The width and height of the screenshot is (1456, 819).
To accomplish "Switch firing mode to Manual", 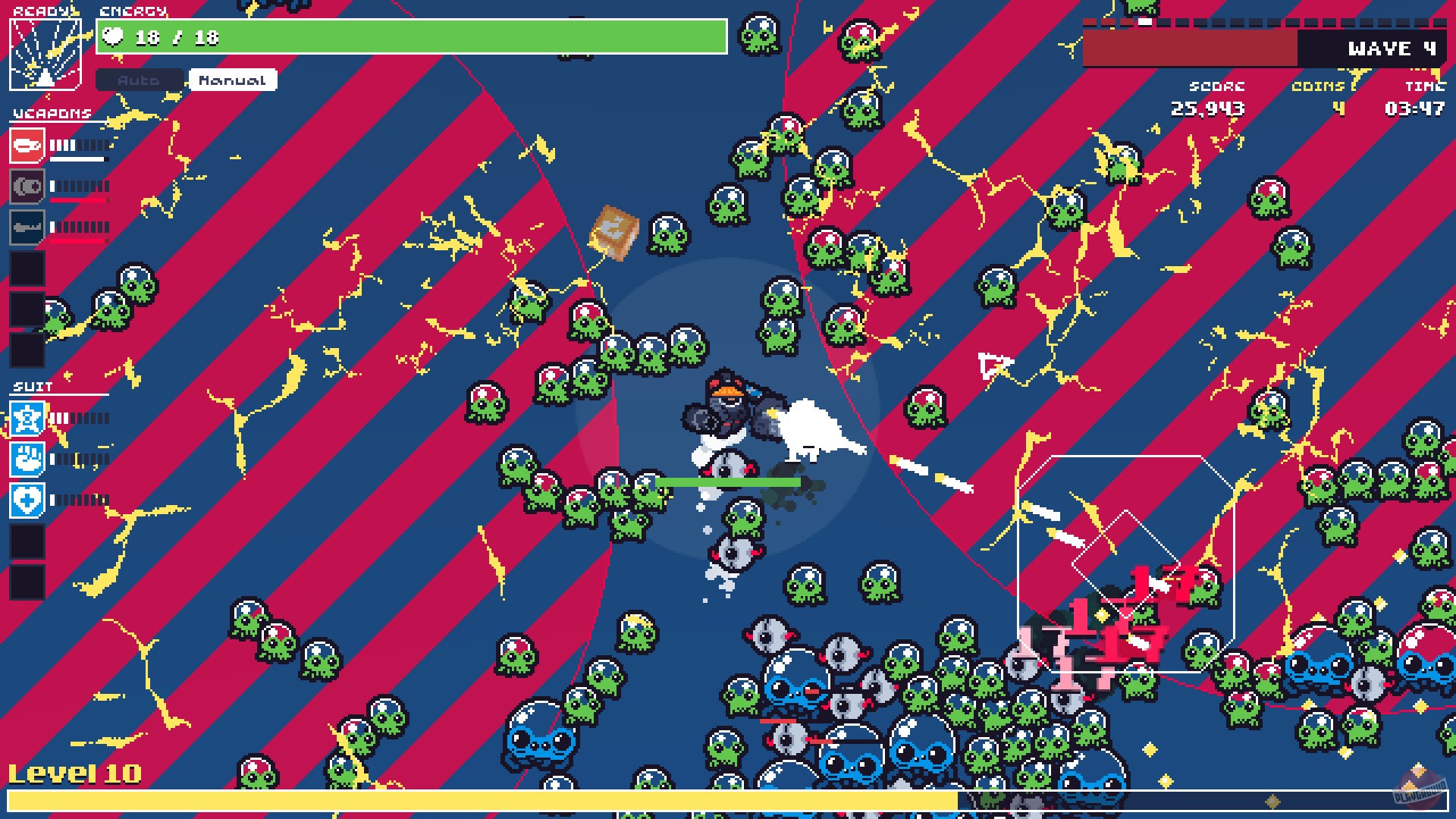I will tap(232, 79).
